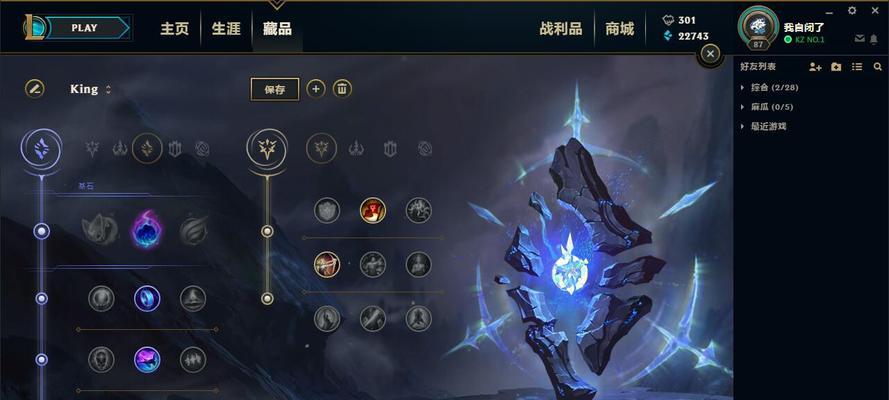Open client settings gear icon

click(852, 10)
